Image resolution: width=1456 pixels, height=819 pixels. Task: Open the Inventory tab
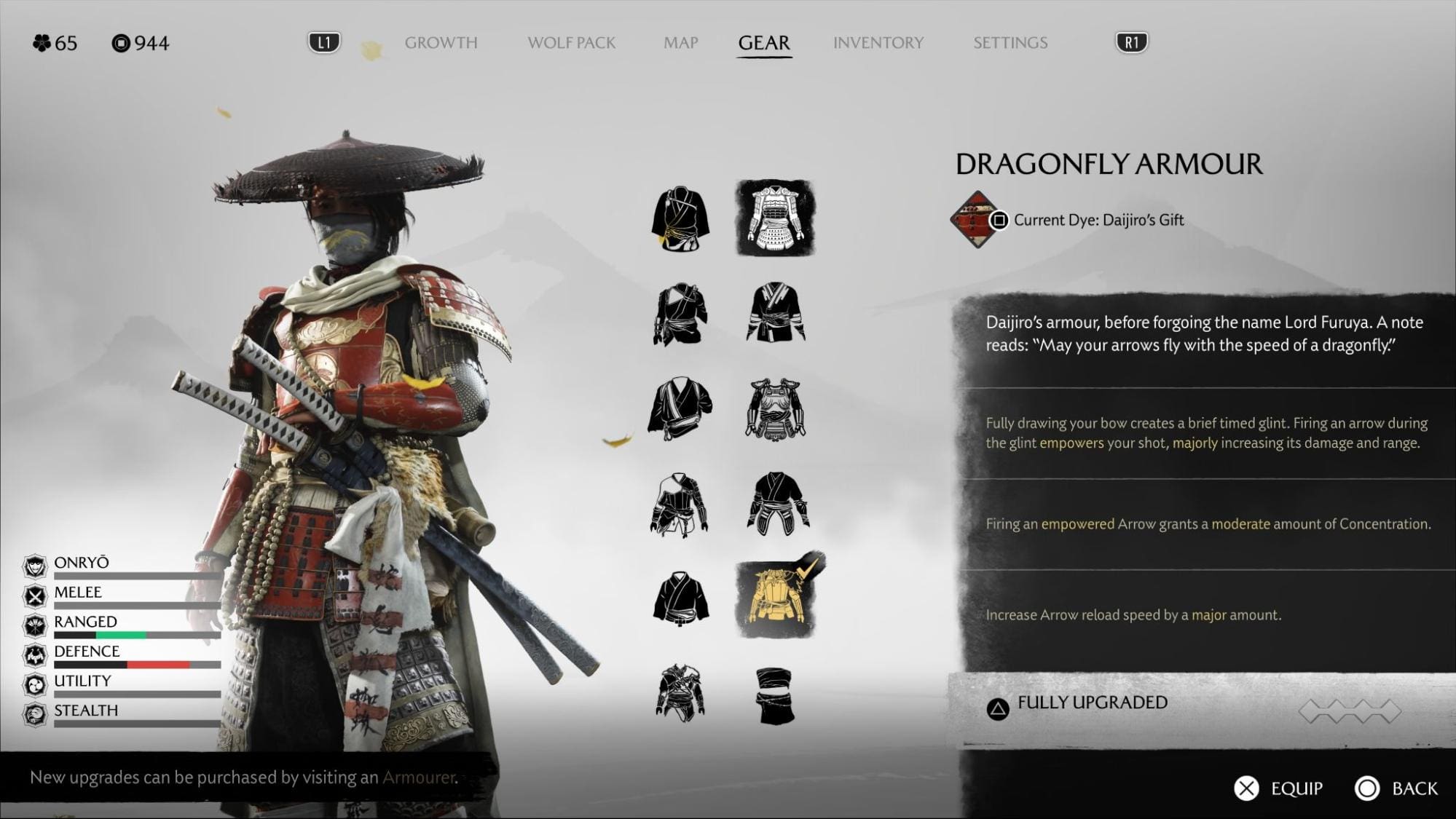tap(878, 43)
